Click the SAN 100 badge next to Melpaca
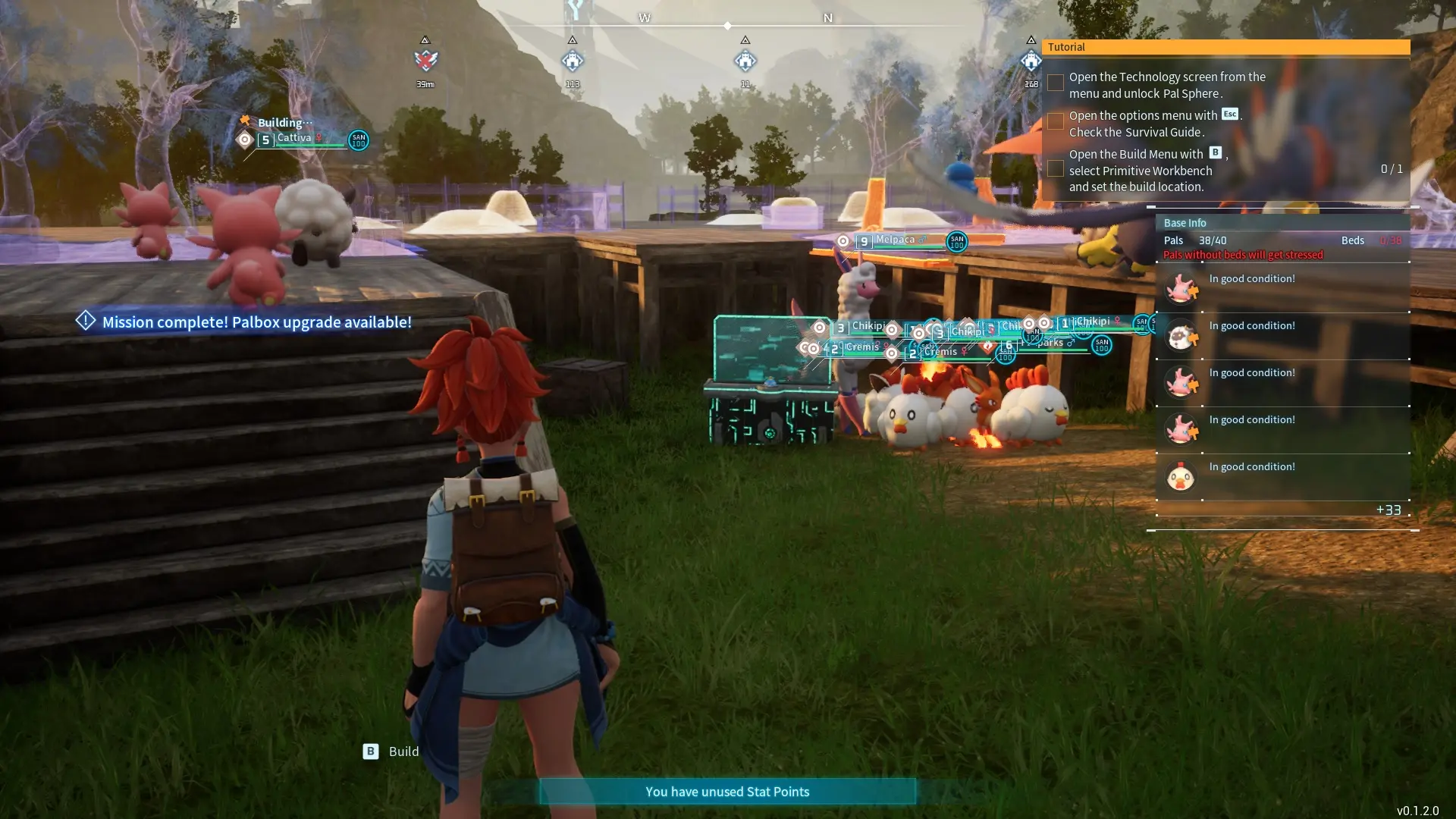Viewport: 1456px width, 819px height. coord(955,243)
